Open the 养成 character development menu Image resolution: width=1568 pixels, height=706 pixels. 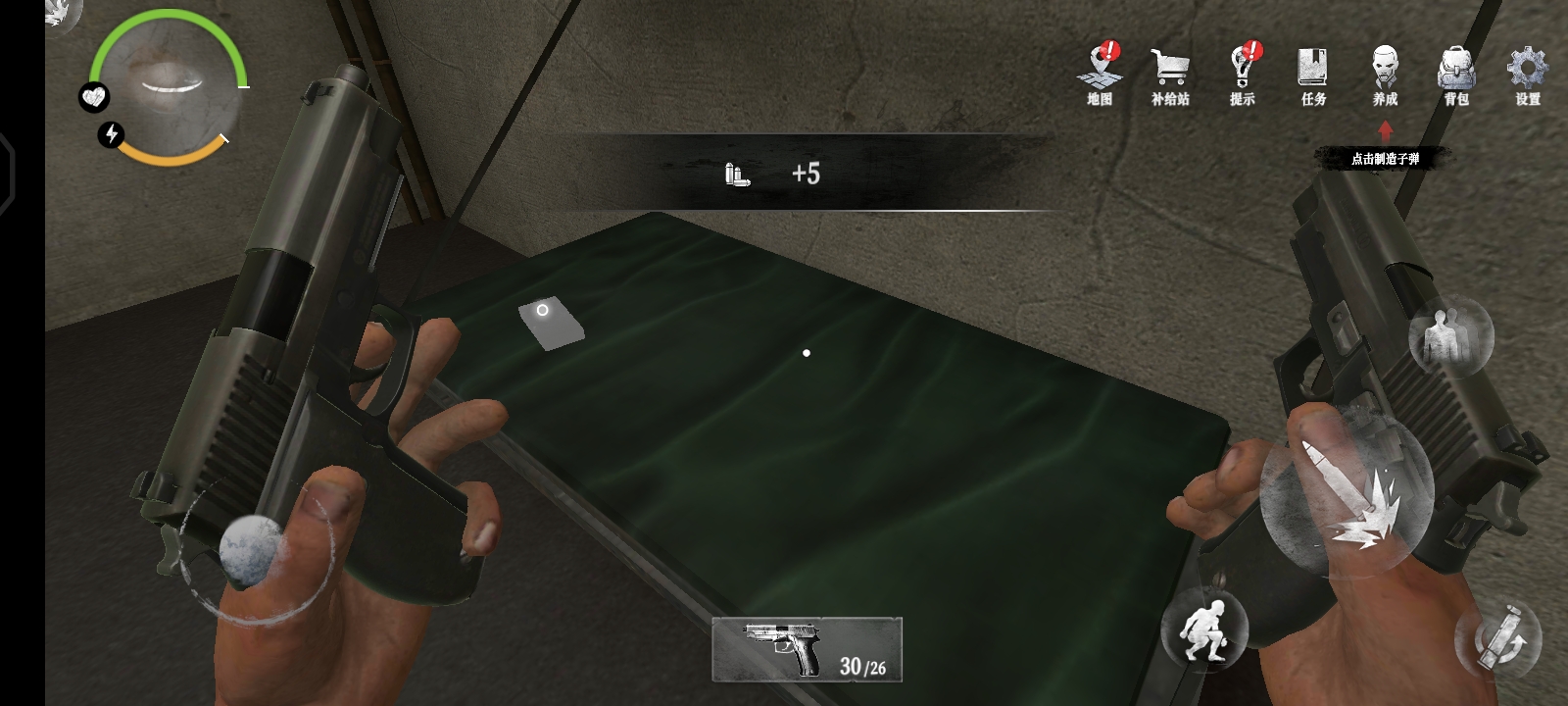1385,75
